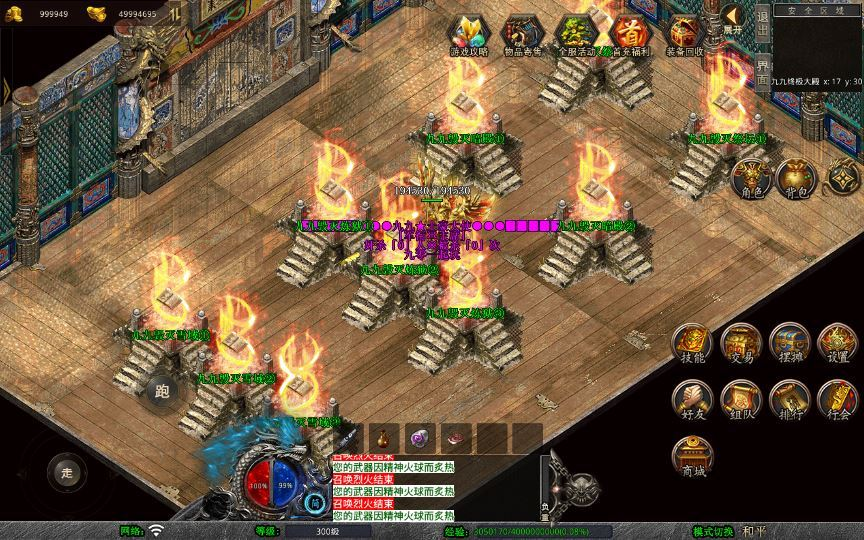Open the 组队 team menu
This screenshot has width=864, height=540.
coord(741,398)
